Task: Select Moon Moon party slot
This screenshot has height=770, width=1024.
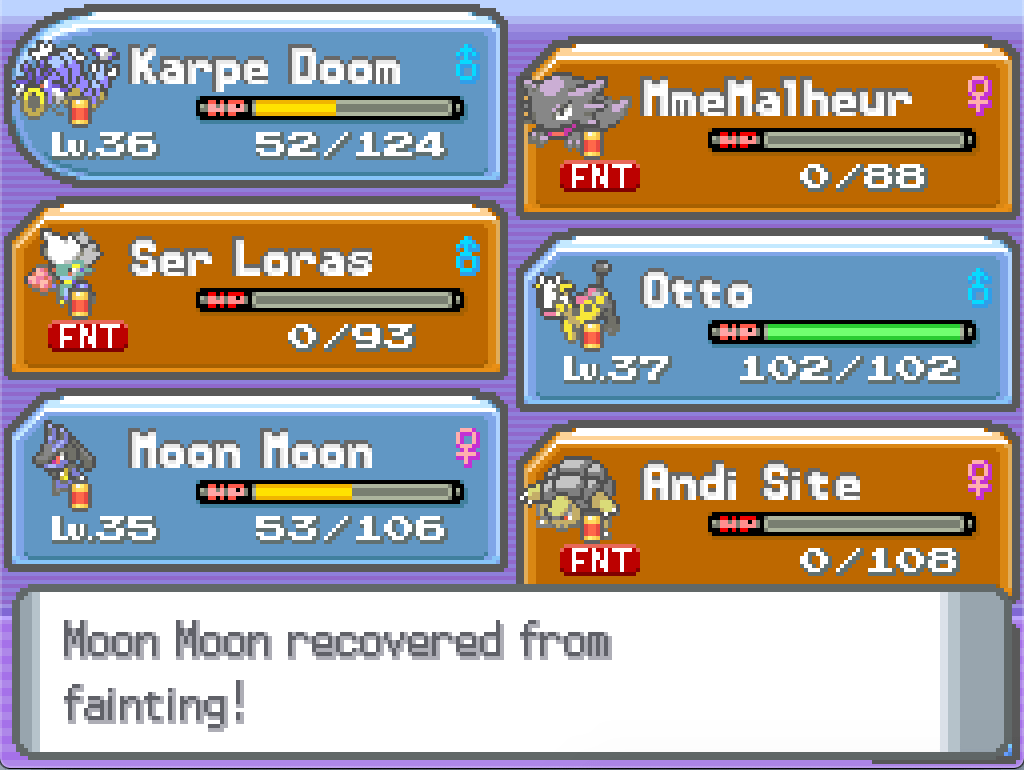Action: tap(256, 484)
